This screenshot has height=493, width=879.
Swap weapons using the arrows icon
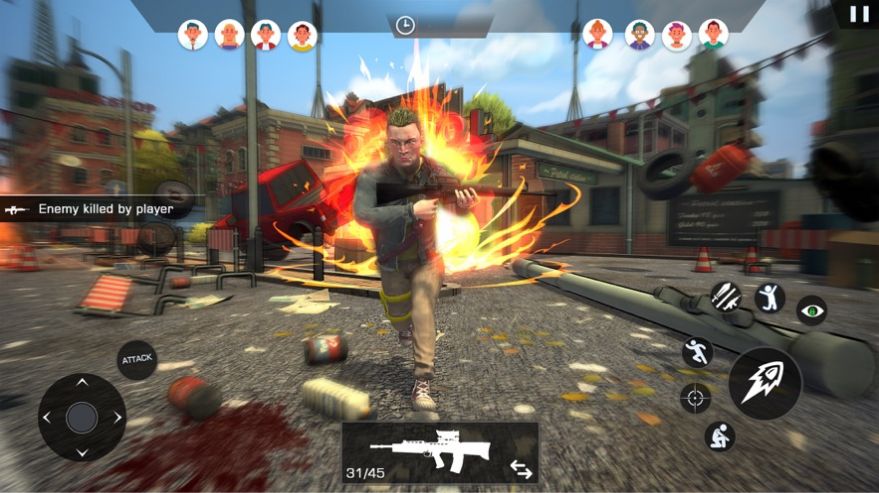tap(521, 467)
